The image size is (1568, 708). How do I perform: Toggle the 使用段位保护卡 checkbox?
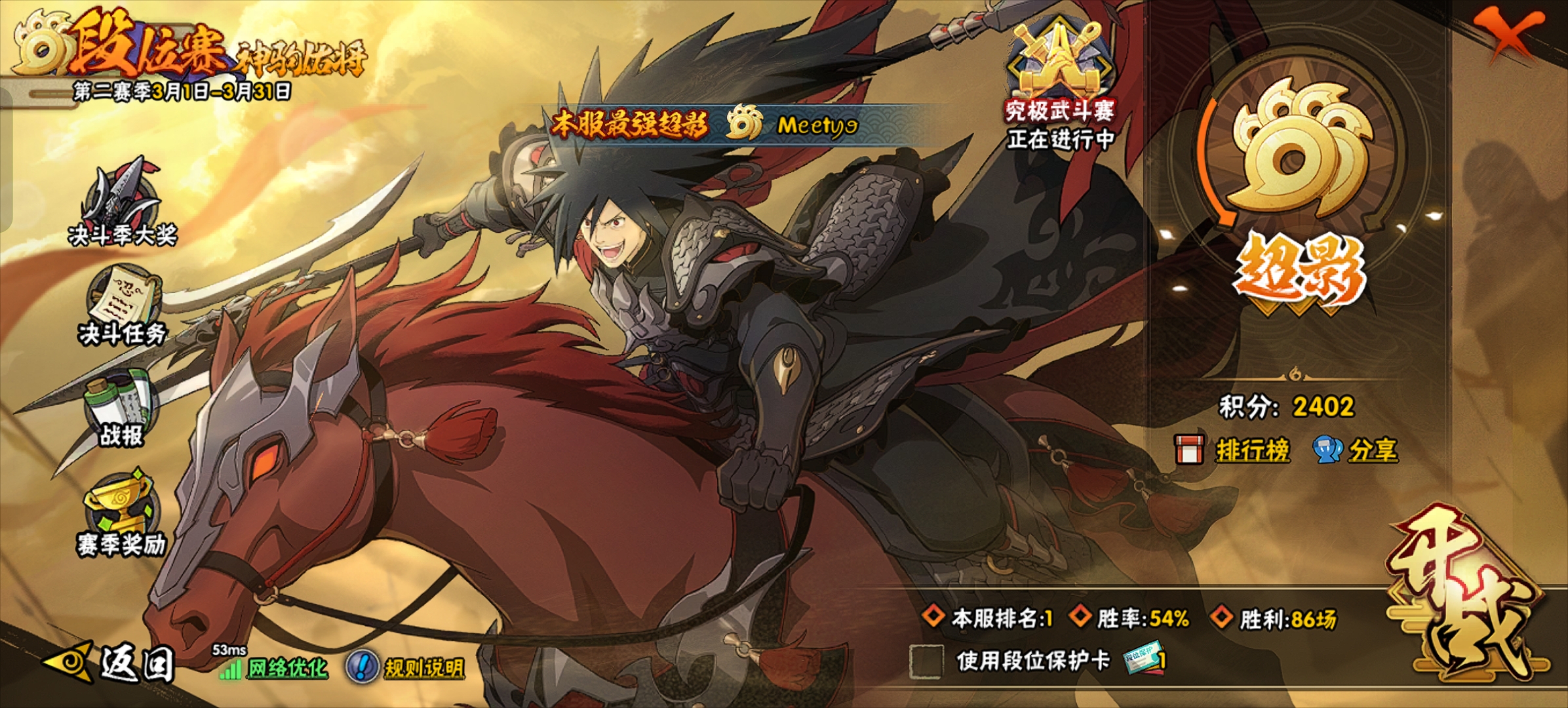pos(926,660)
